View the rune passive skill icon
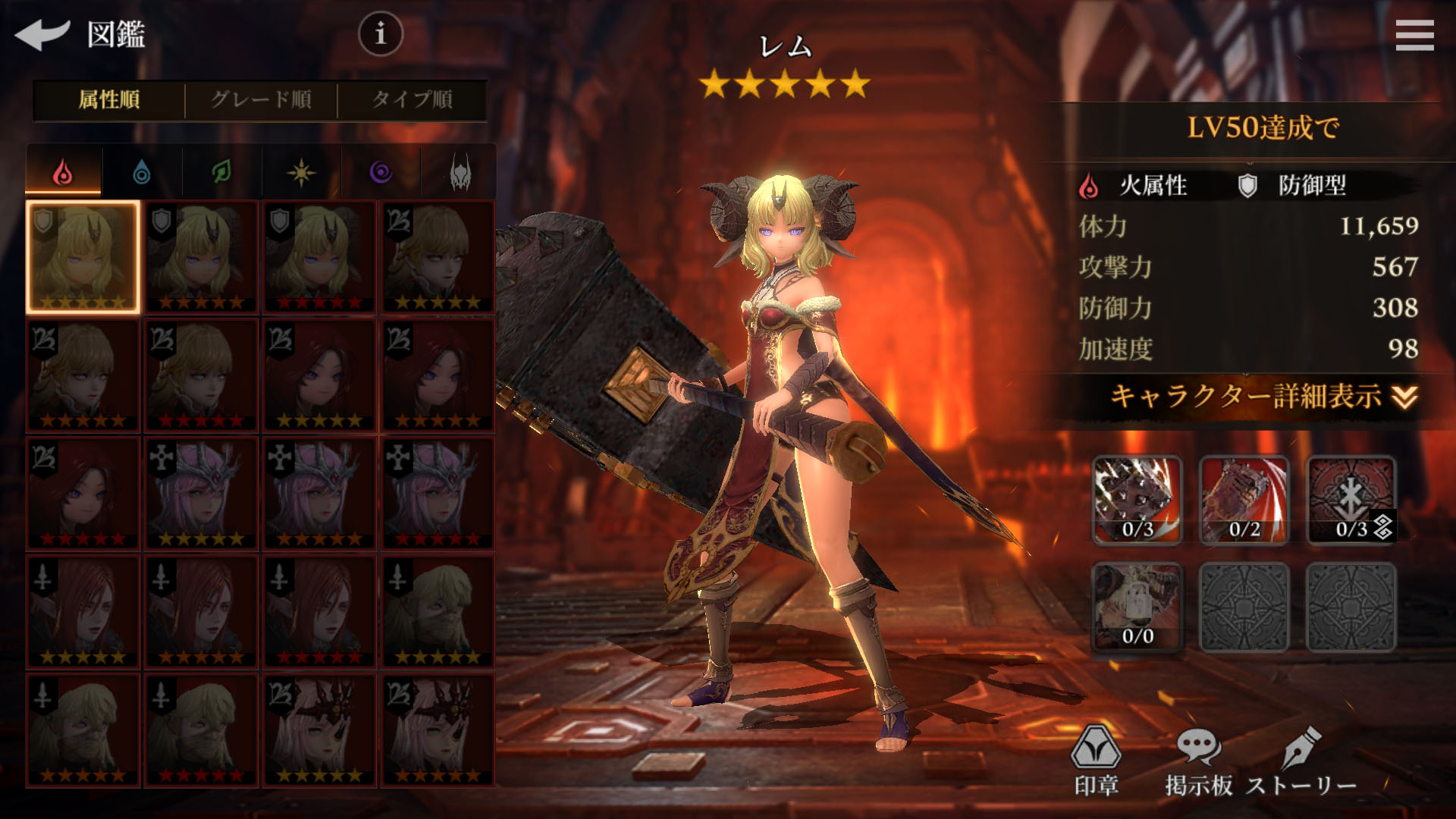The image size is (1456, 819). tap(1351, 500)
